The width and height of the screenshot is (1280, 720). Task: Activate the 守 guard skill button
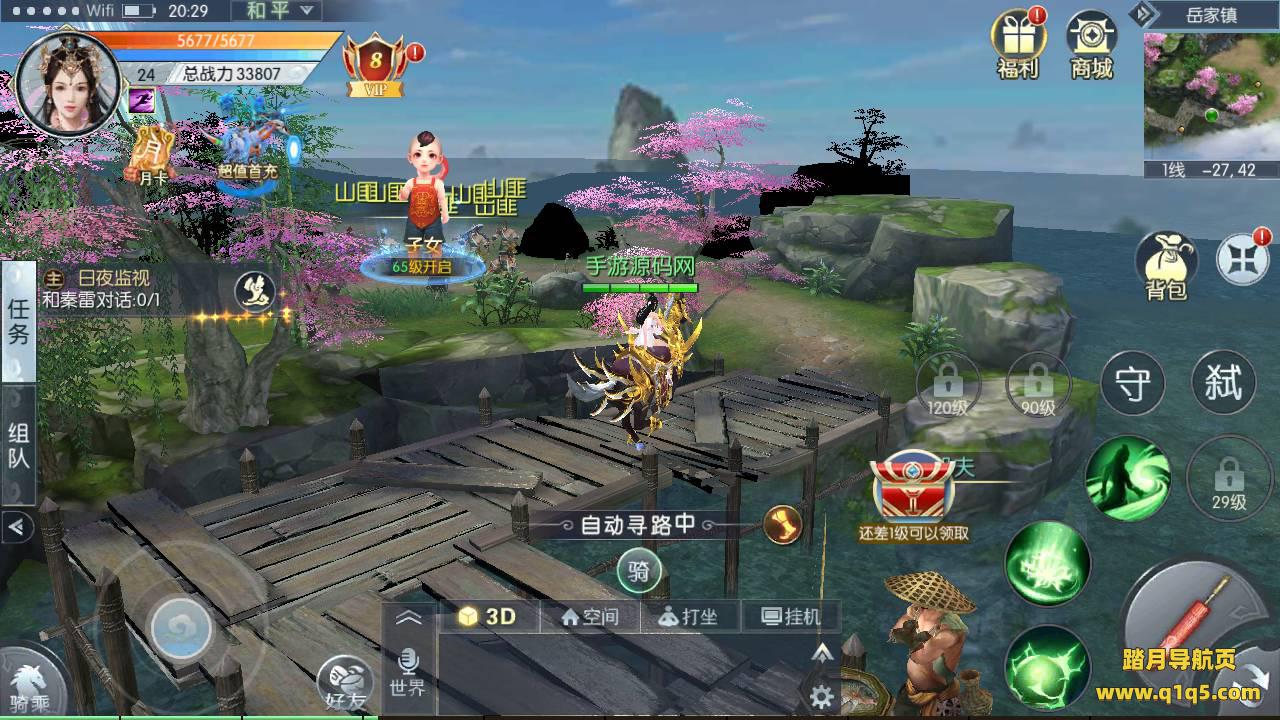pyautogui.click(x=1132, y=383)
